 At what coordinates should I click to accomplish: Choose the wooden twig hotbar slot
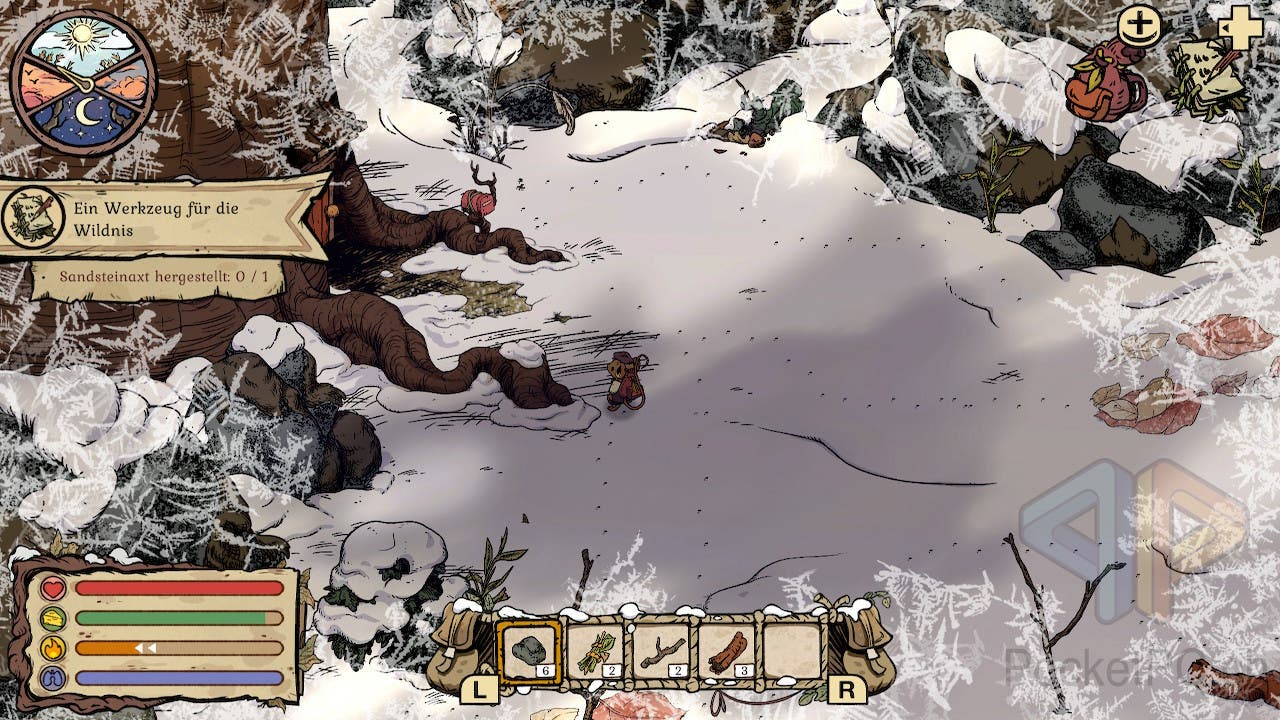661,651
